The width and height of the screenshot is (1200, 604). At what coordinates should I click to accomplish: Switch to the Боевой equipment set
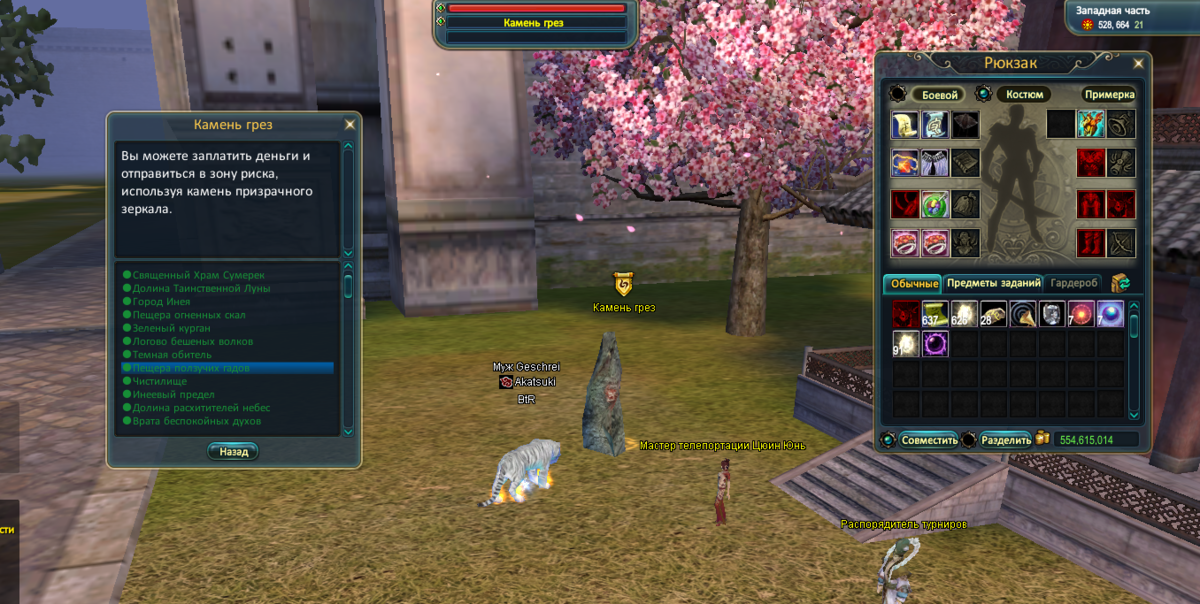point(936,95)
